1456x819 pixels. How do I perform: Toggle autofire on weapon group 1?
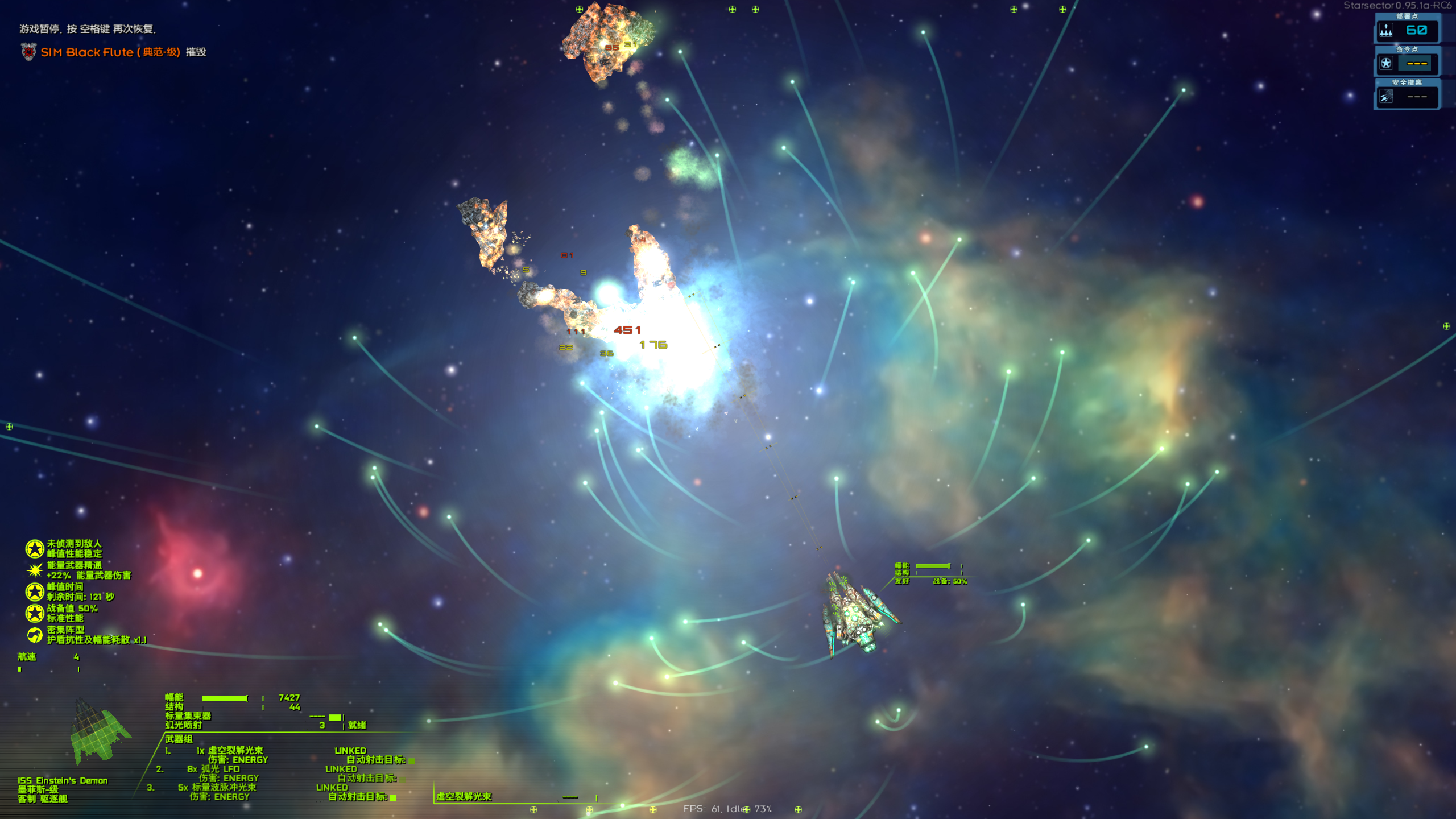tap(412, 762)
